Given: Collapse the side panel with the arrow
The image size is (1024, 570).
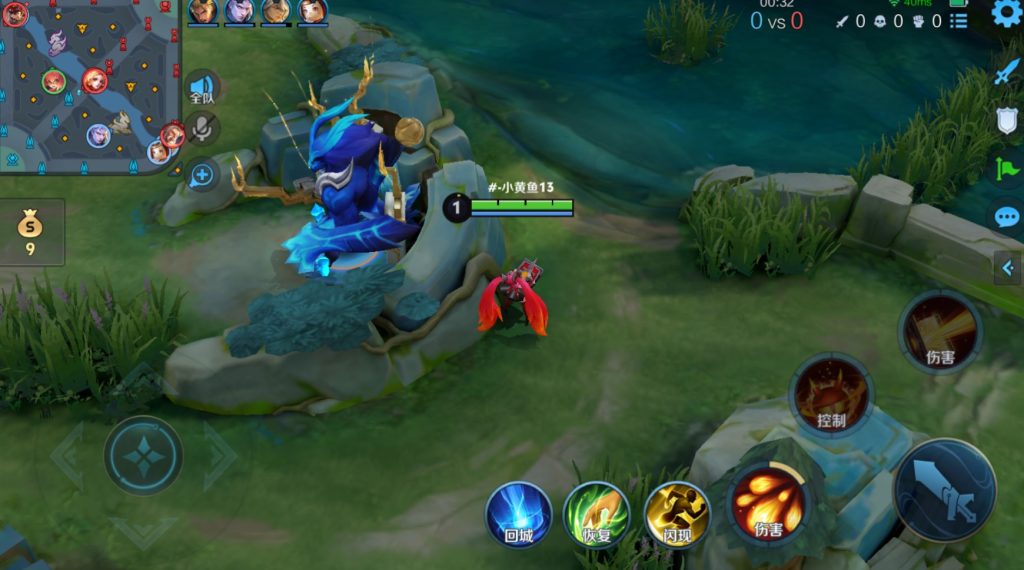Looking at the screenshot, I should pos(1008,267).
